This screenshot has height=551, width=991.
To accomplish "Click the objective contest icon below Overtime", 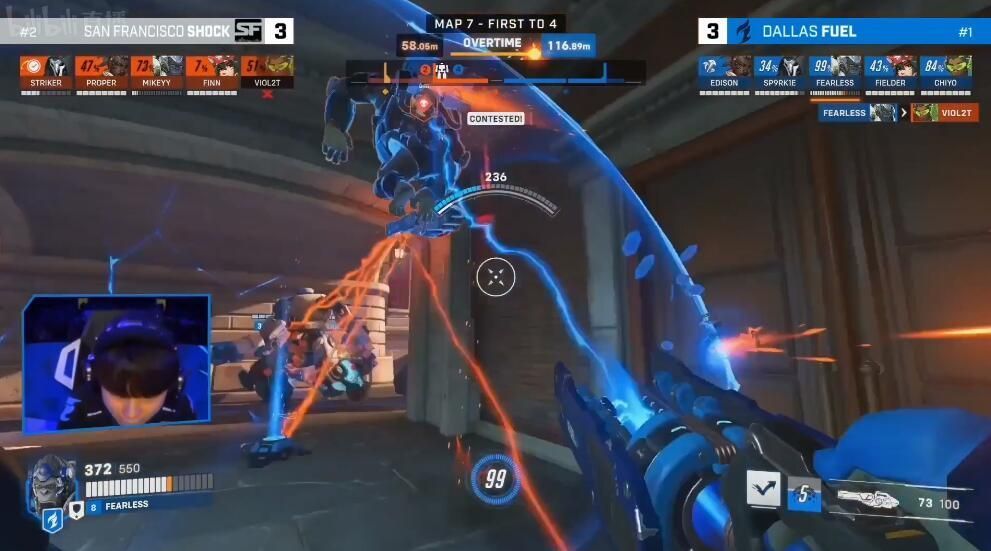I will 440,70.
